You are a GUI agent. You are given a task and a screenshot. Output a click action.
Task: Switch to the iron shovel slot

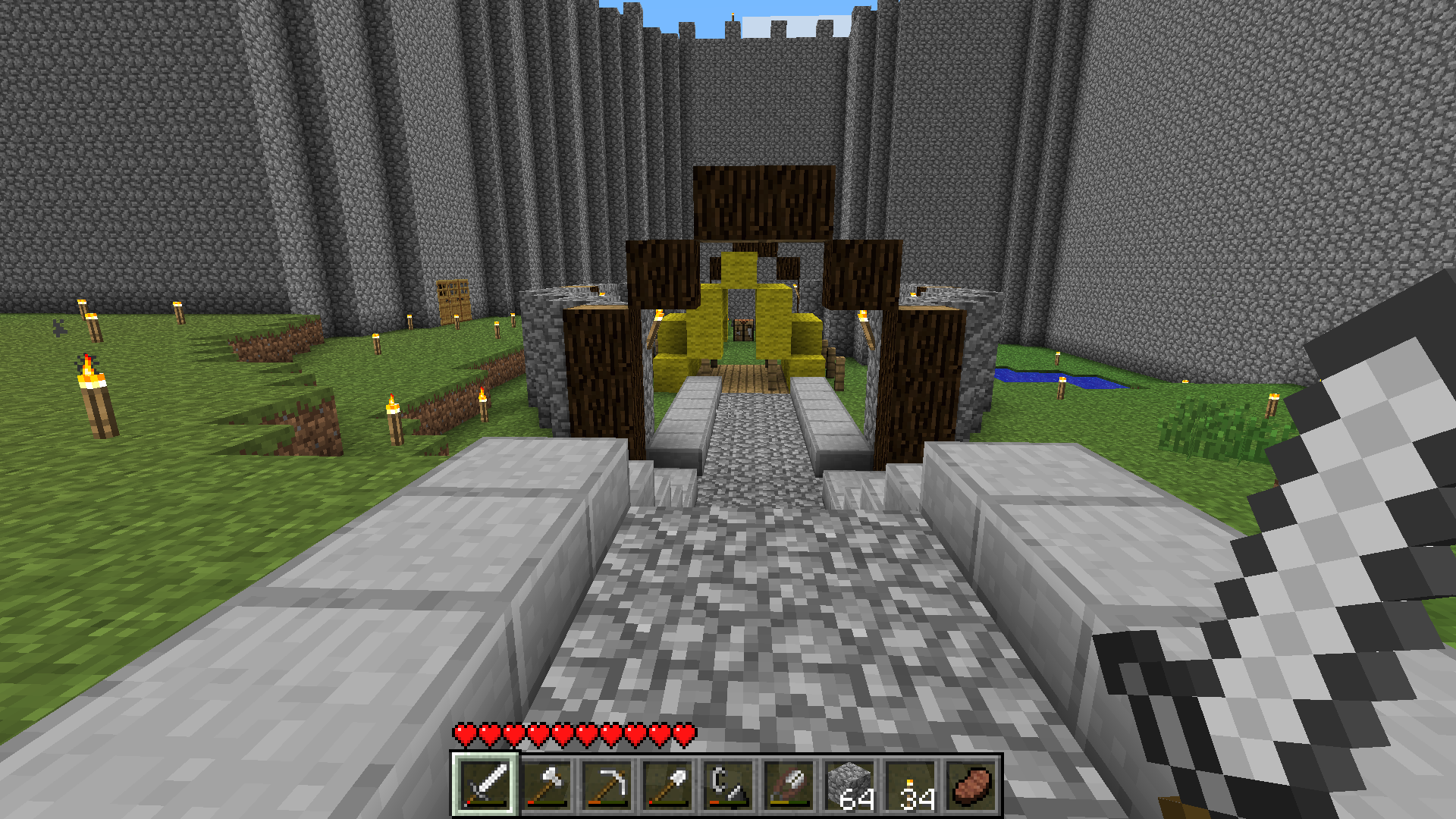pos(667,785)
